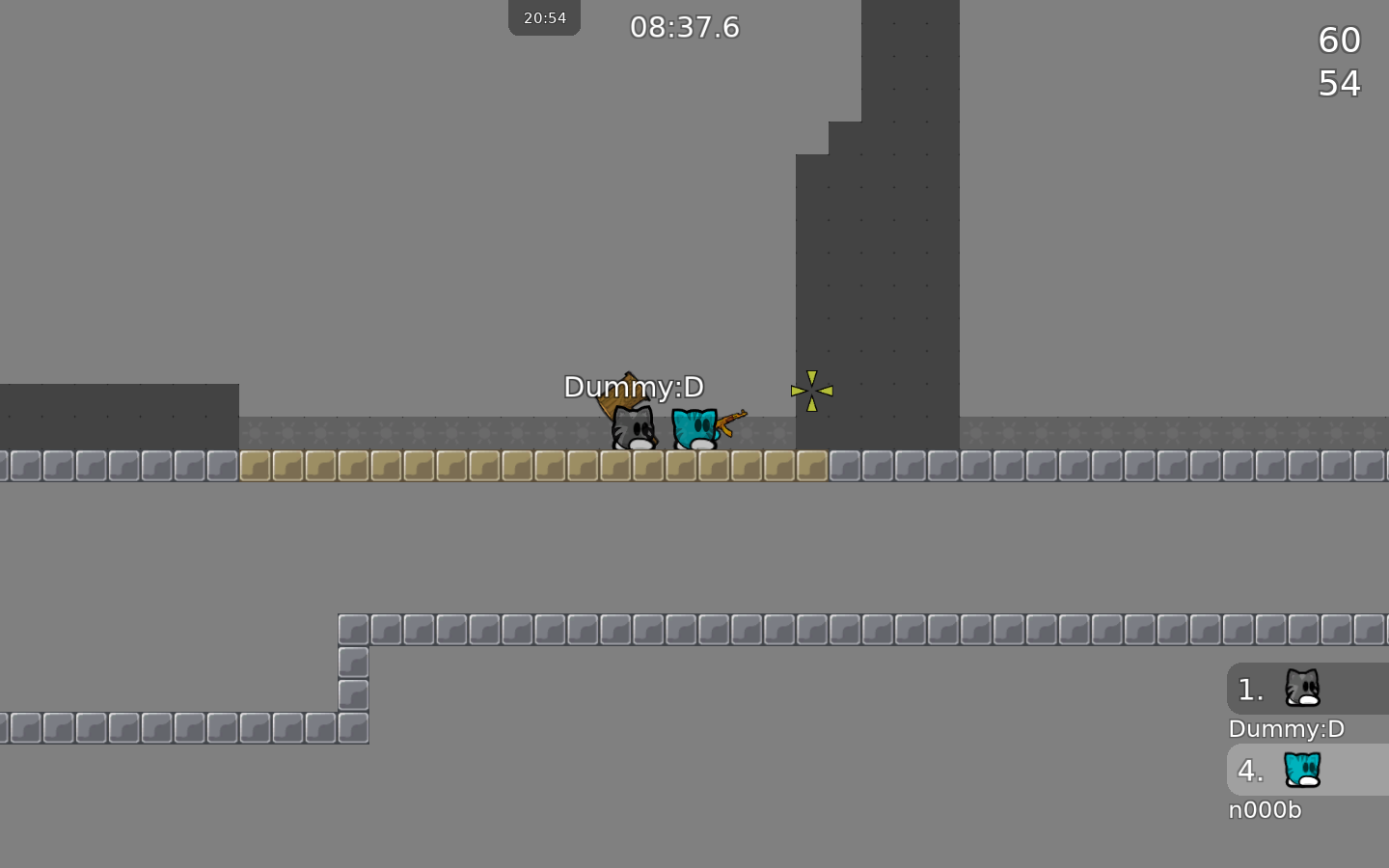Click the n000b name label on the scoreboard
This screenshot has width=1389, height=868.
click(1265, 810)
